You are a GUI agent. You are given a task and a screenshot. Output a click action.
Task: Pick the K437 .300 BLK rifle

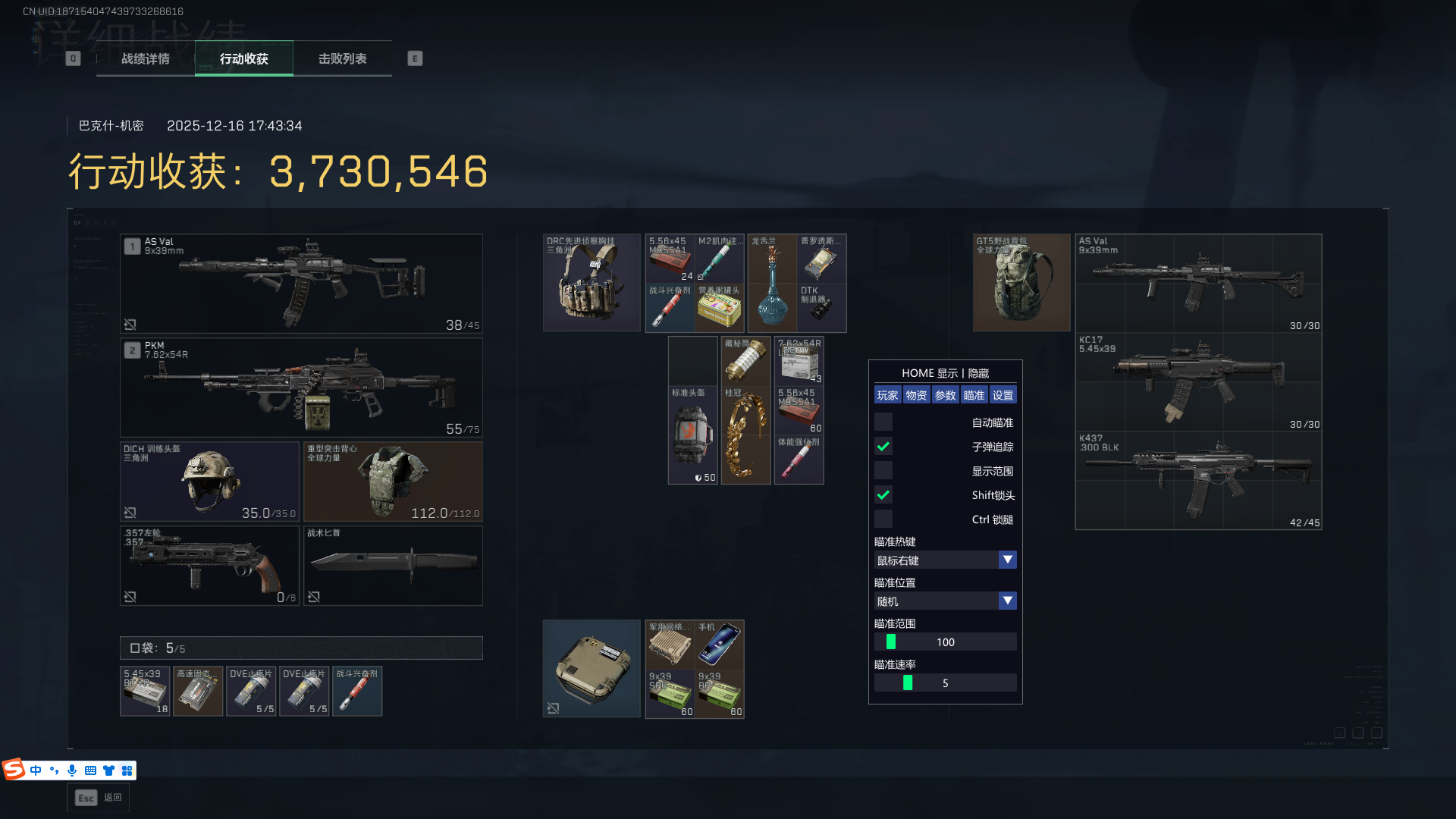coord(1198,481)
